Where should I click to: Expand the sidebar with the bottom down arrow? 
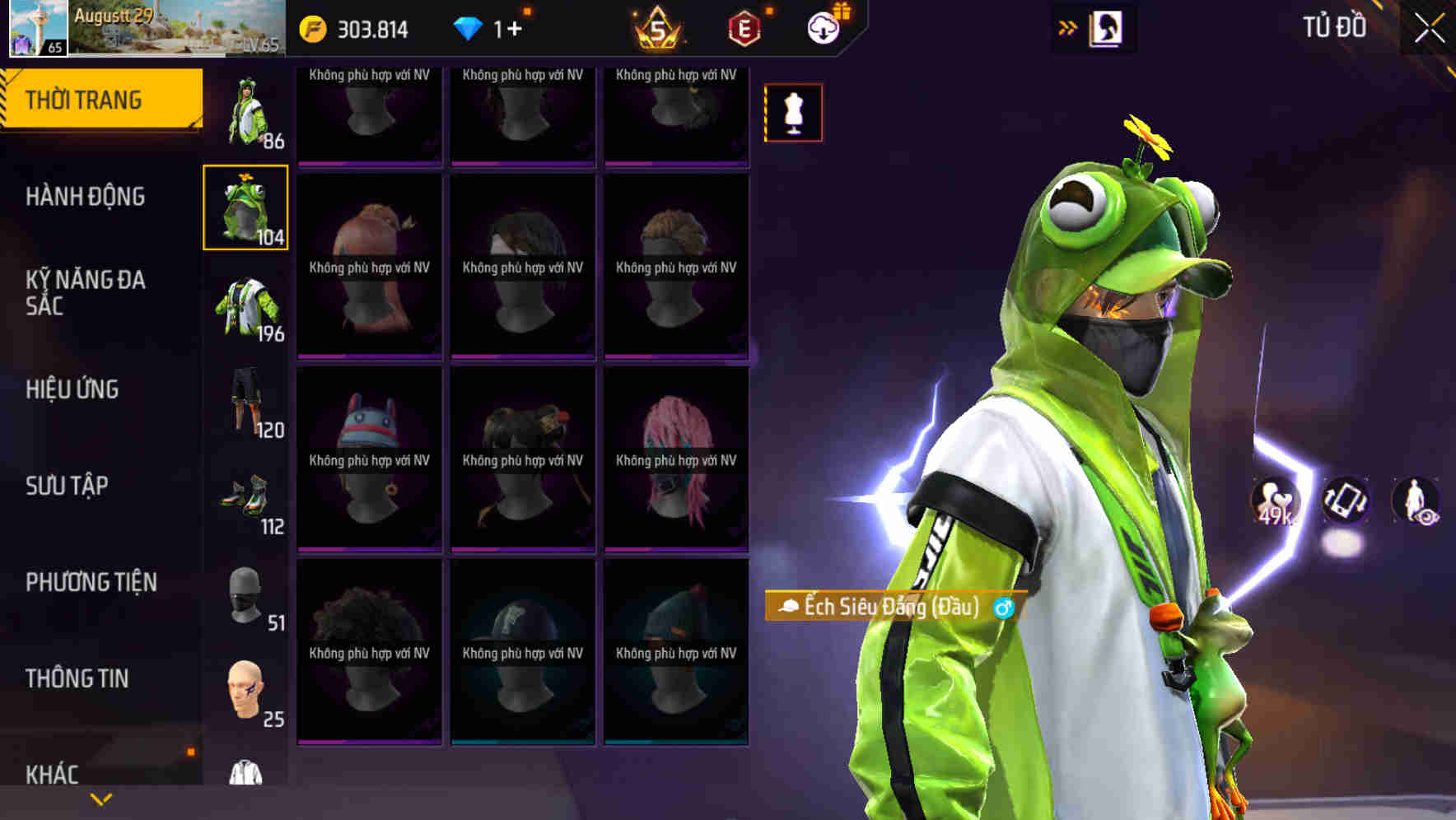pos(100,799)
